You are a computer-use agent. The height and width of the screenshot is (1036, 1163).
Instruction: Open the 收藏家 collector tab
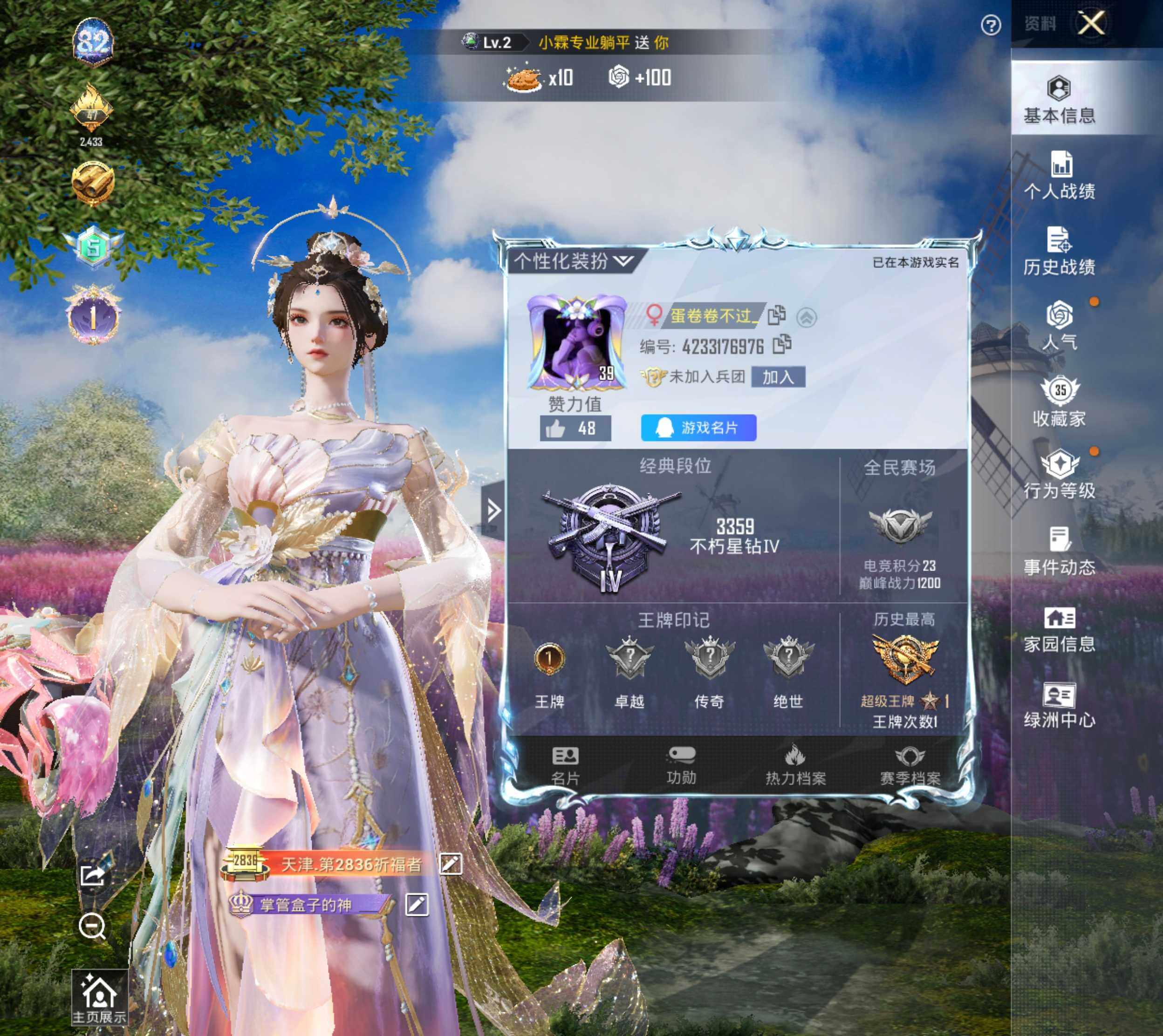pos(1060,402)
